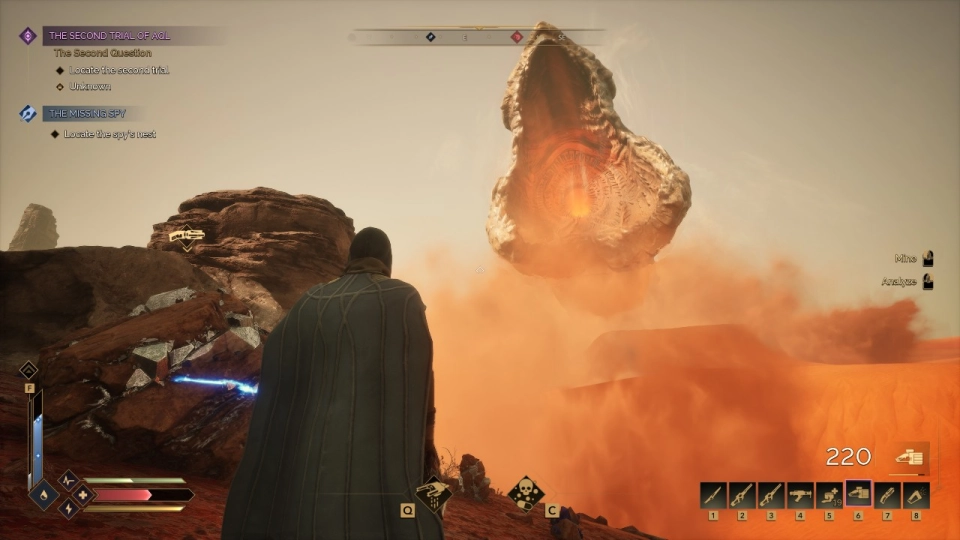The image size is (960, 540).
Task: Choose the hotbar tool in slot 7
Action: 887,495
